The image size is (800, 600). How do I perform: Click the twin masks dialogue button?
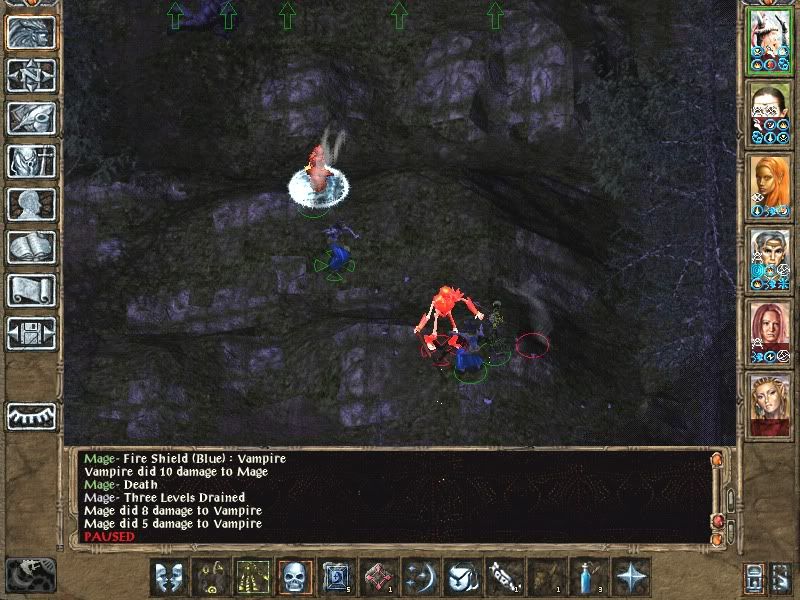[x=170, y=578]
